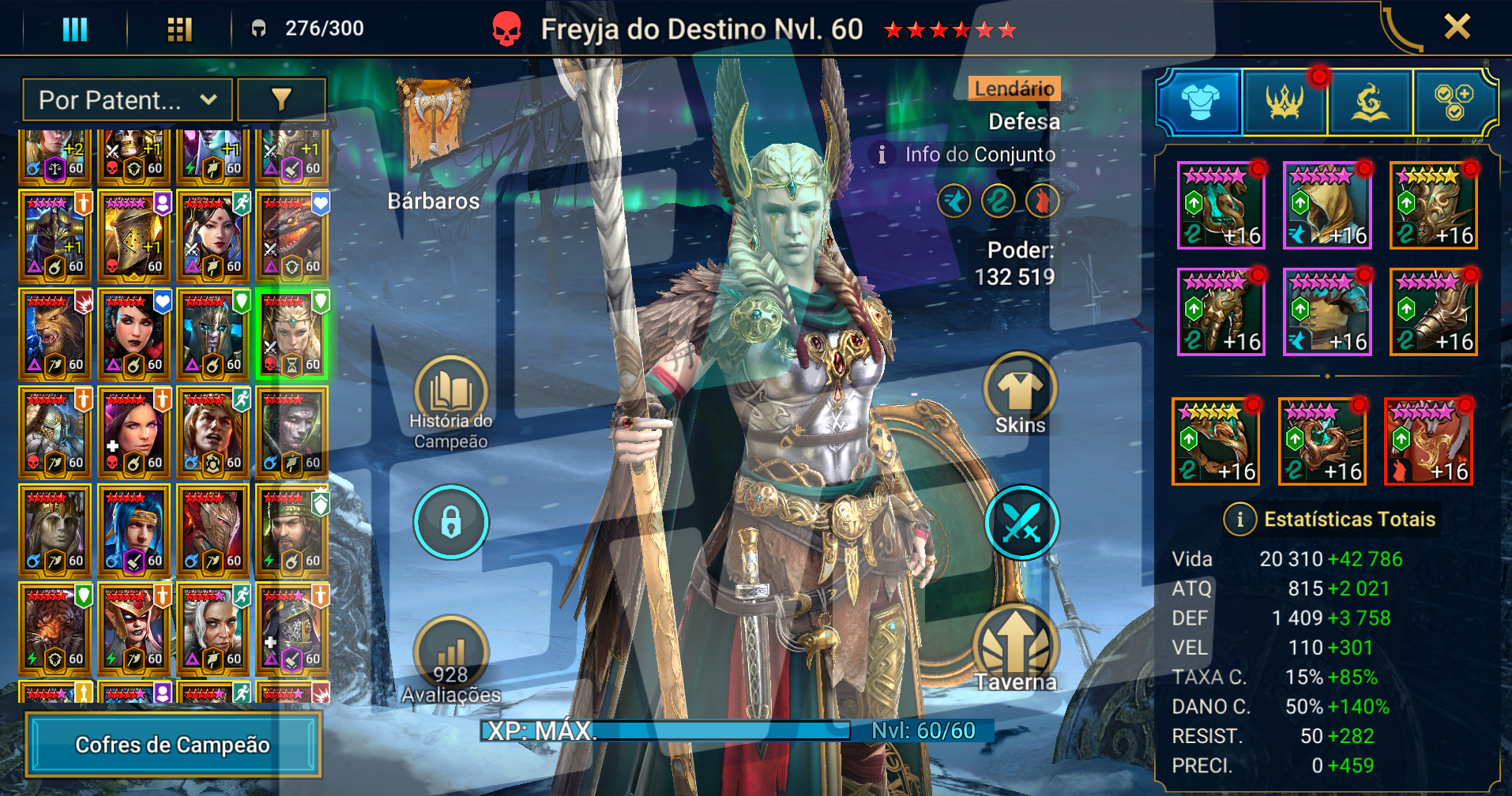Close the champion screen with the X

pyautogui.click(x=1457, y=28)
